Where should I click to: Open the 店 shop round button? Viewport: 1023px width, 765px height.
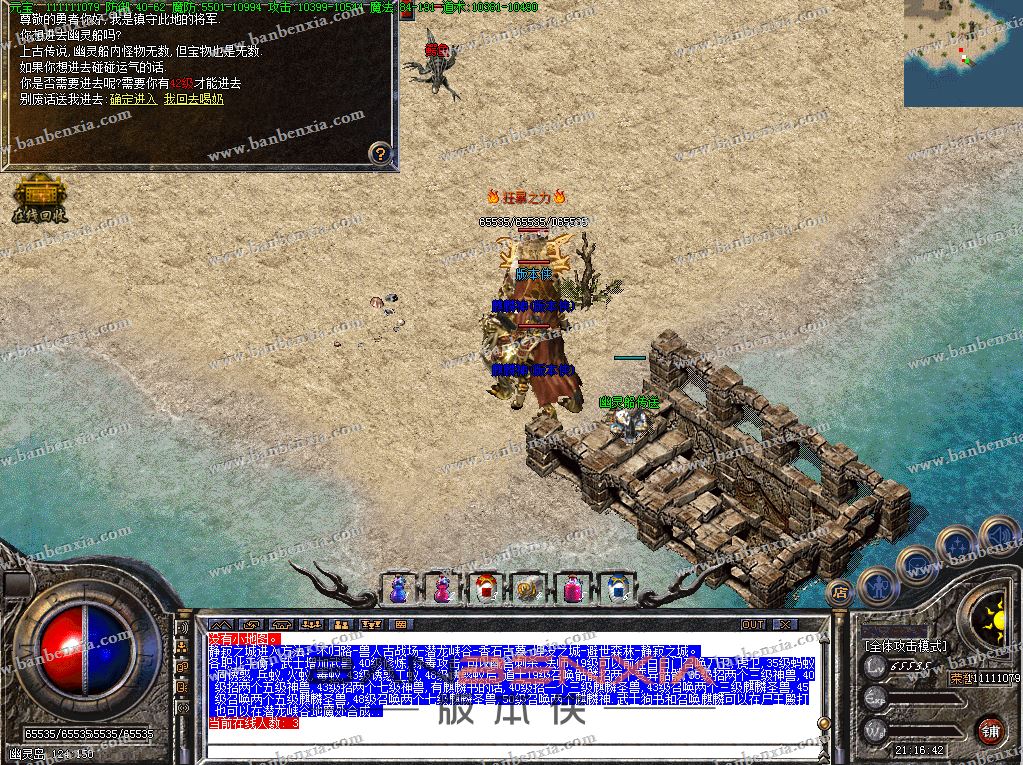tap(839, 591)
